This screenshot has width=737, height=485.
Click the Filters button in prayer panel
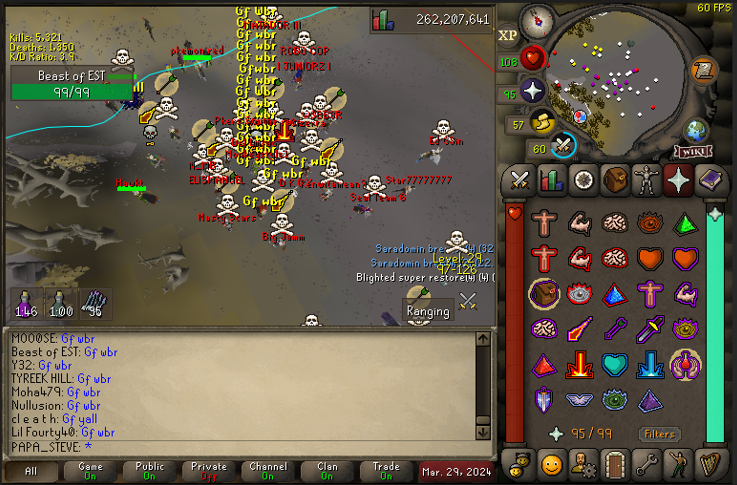pos(659,434)
